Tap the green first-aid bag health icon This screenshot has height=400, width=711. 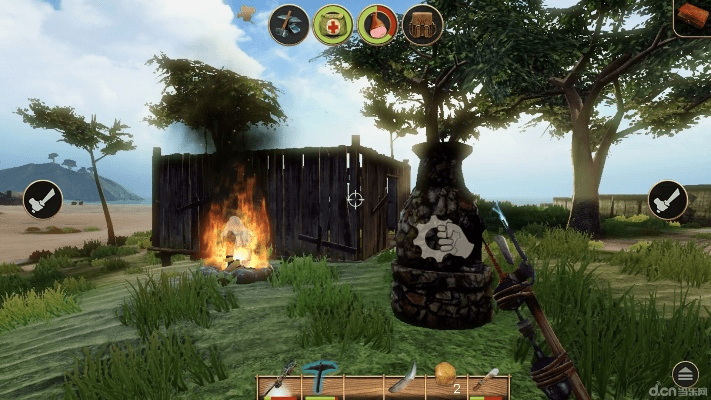point(333,25)
